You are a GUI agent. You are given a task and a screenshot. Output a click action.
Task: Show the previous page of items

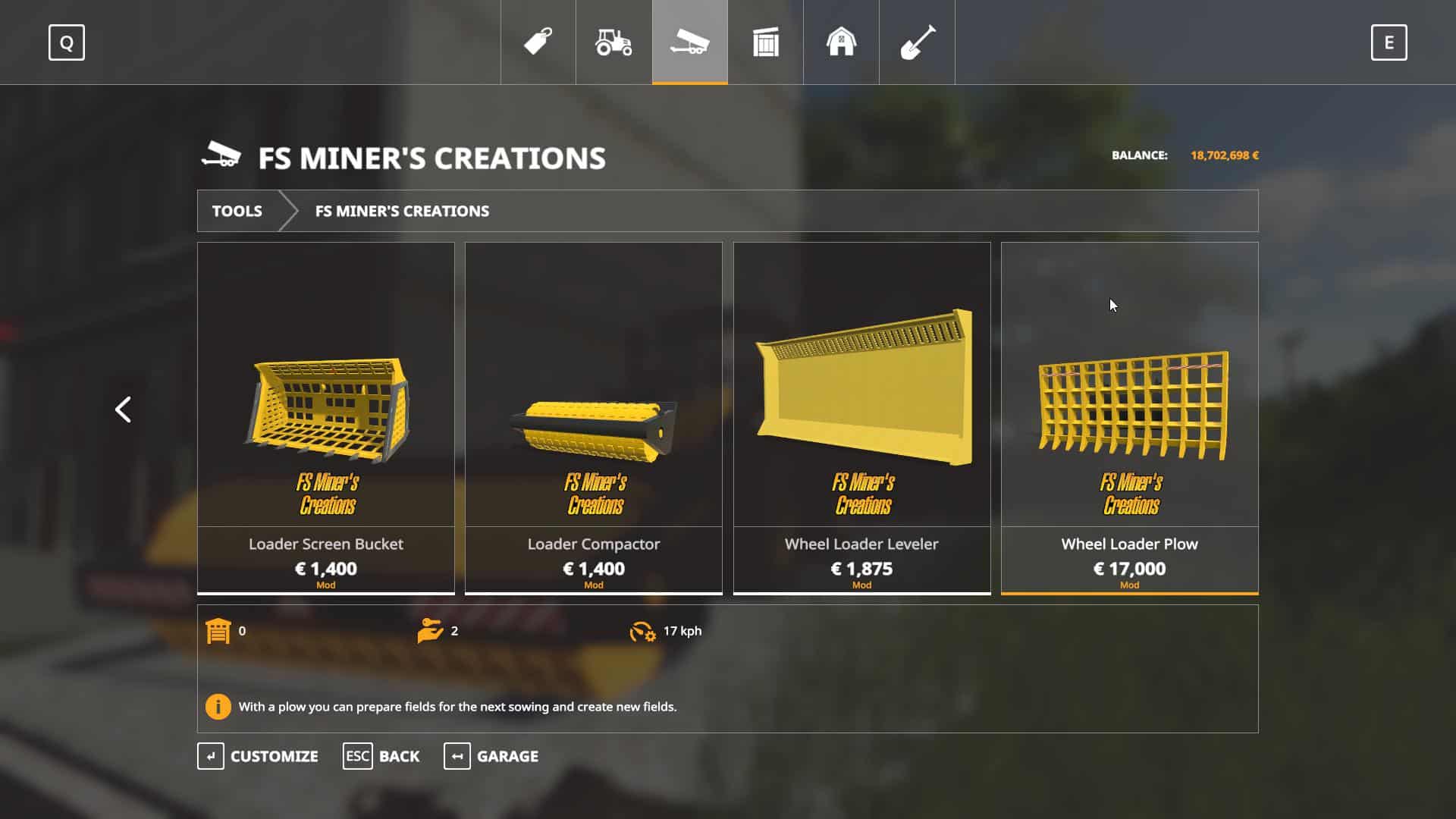tap(123, 409)
